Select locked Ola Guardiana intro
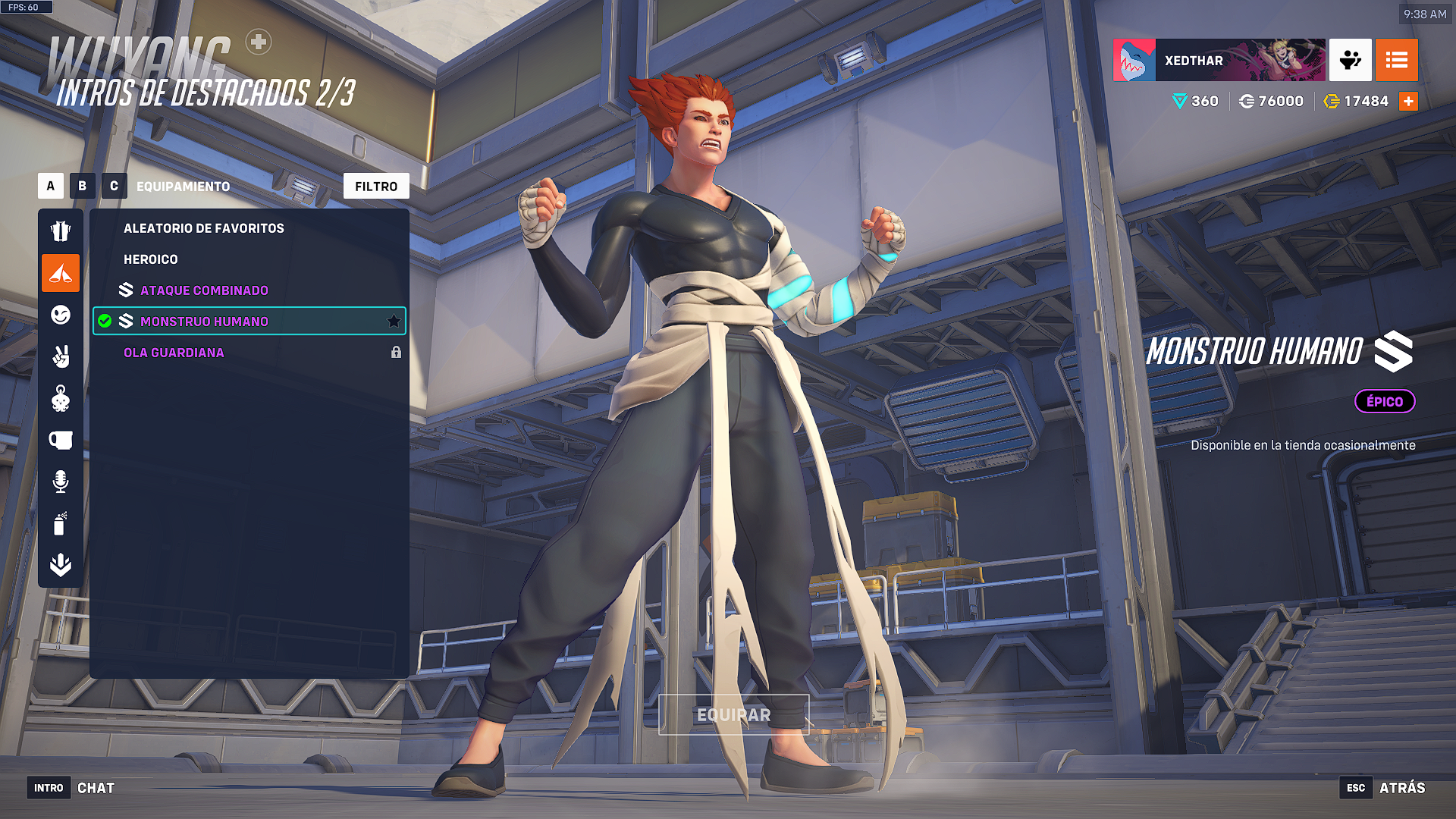 coord(174,353)
